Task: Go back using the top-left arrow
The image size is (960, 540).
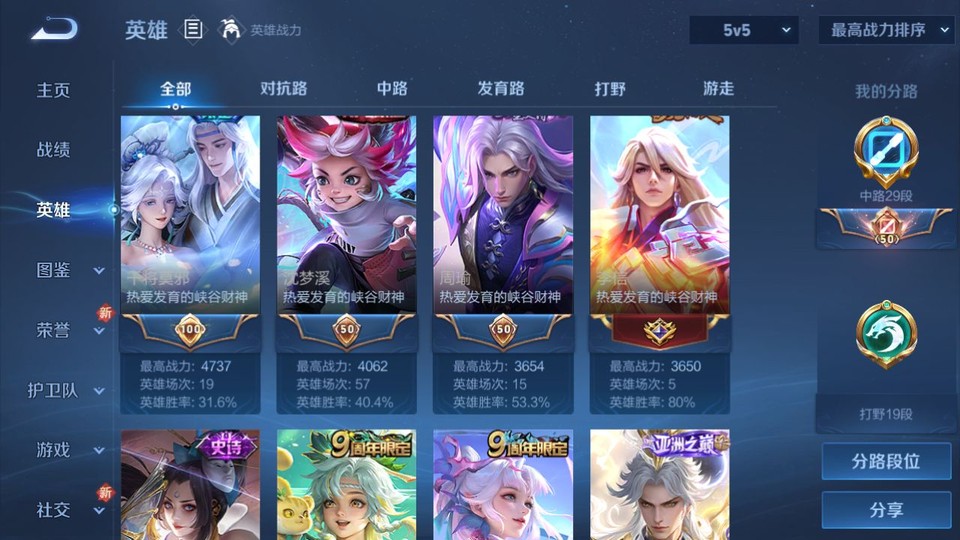Action: coord(54,29)
